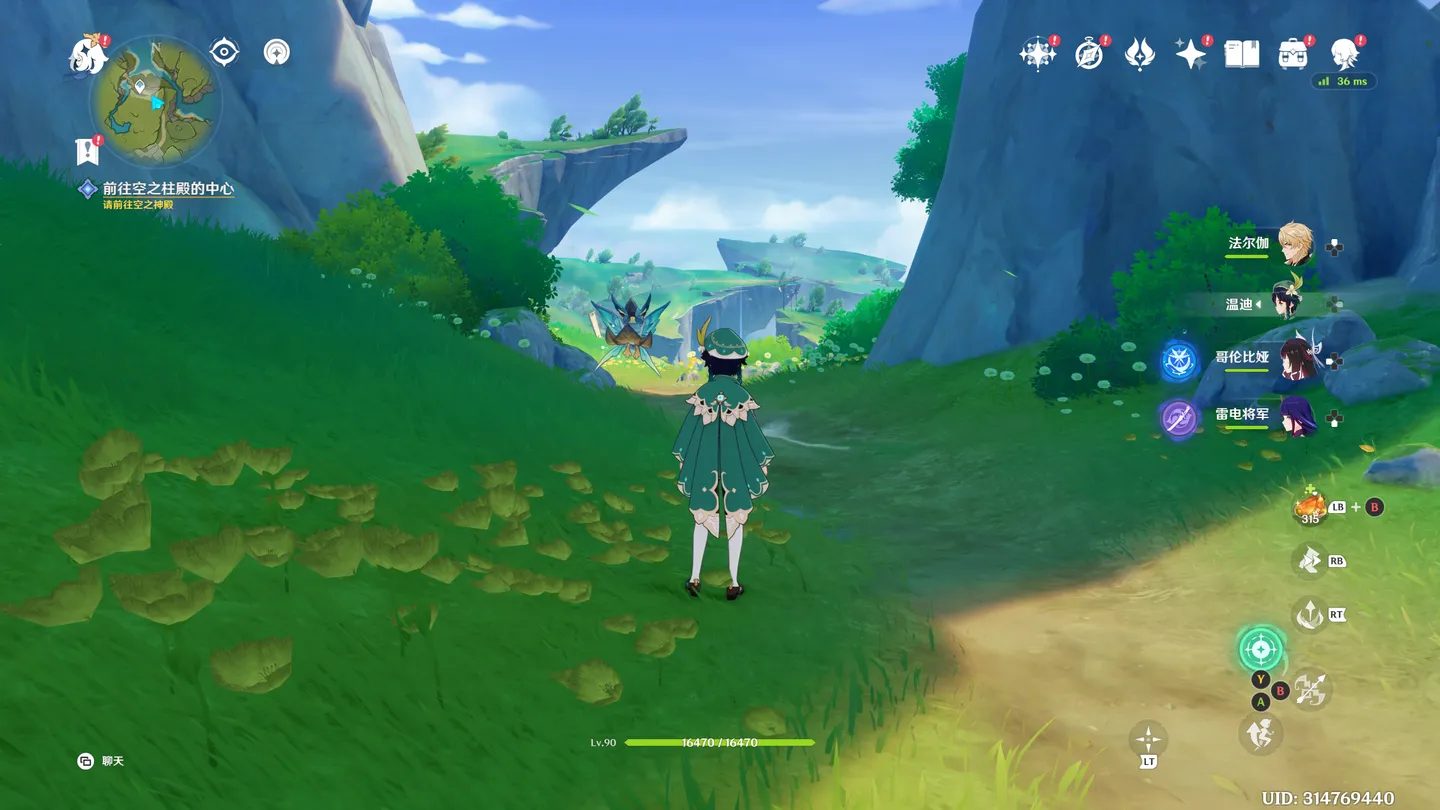Open the Paimon main menu
Image resolution: width=1440 pixels, height=810 pixels.
coord(88,55)
